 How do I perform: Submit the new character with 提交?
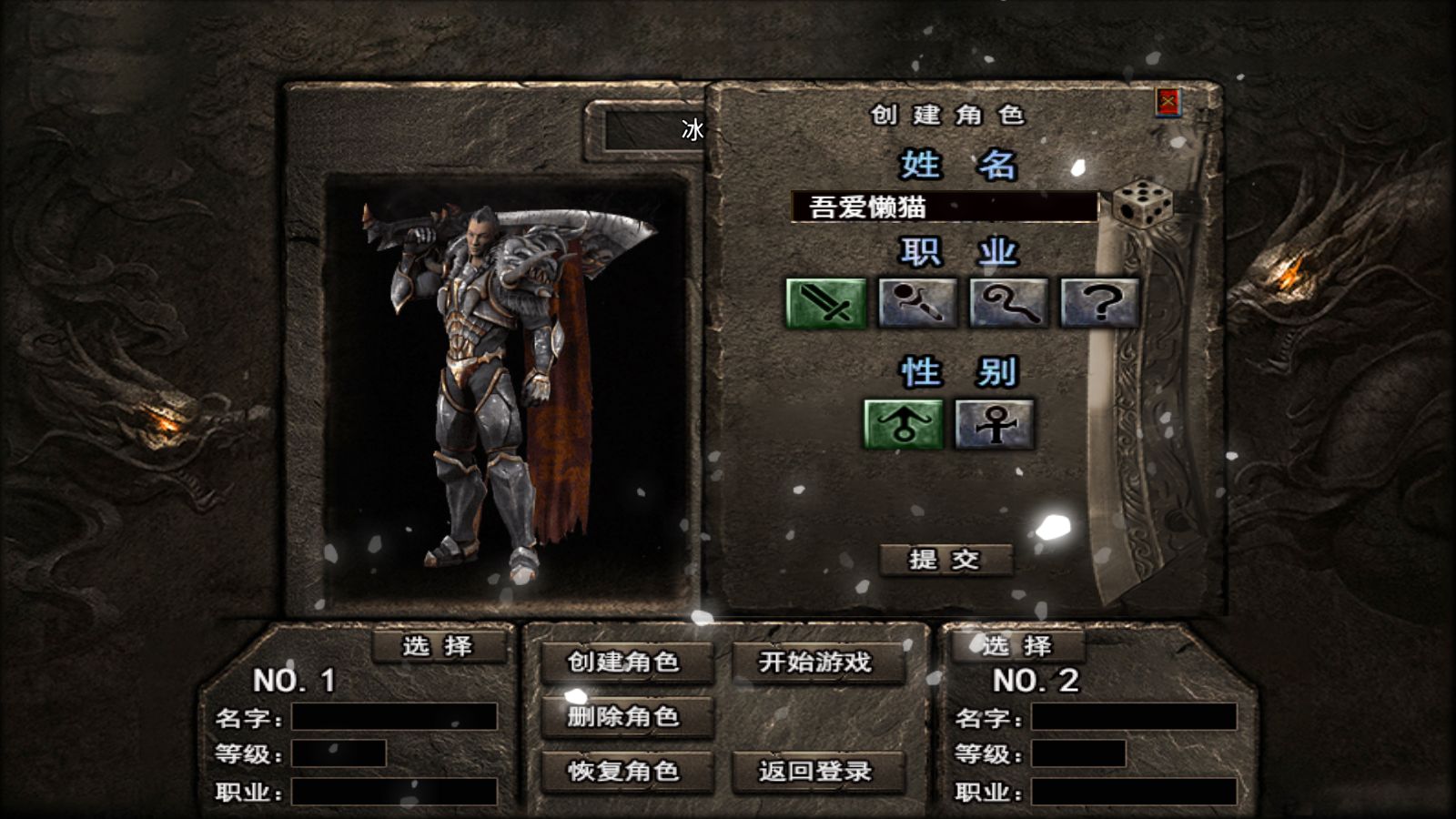(x=945, y=559)
